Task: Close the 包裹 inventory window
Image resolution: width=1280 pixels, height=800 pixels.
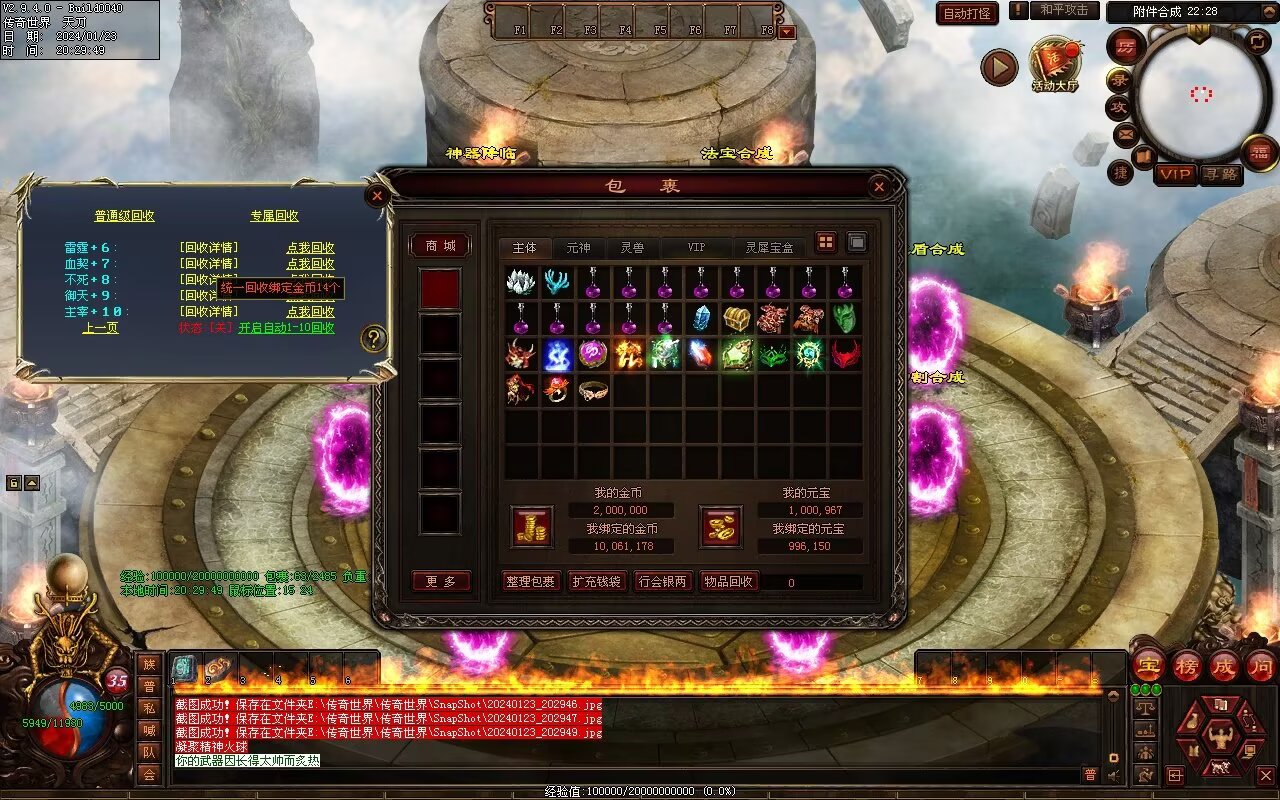Action: click(879, 186)
